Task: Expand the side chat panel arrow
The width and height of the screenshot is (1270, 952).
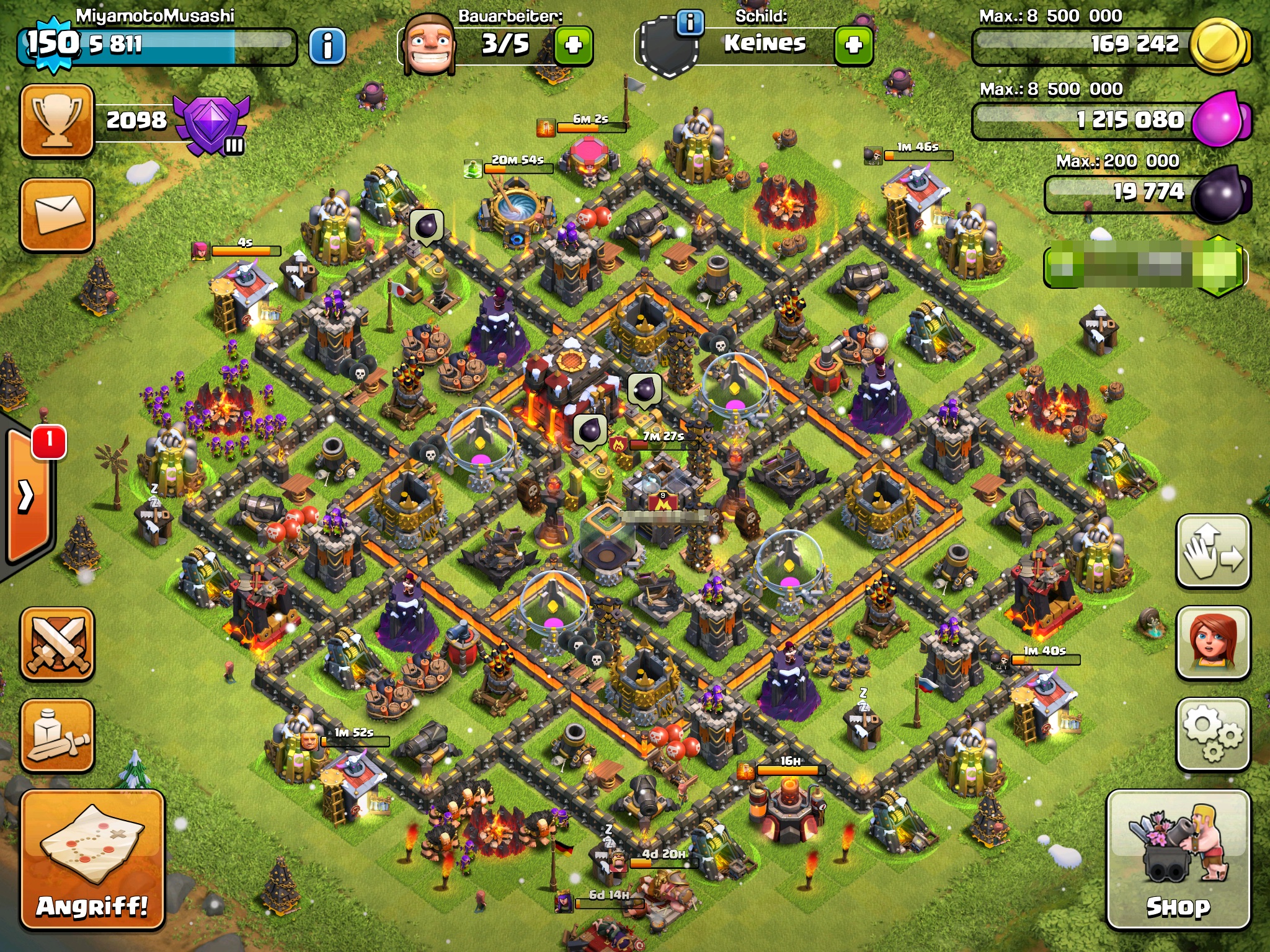Action: [x=27, y=496]
